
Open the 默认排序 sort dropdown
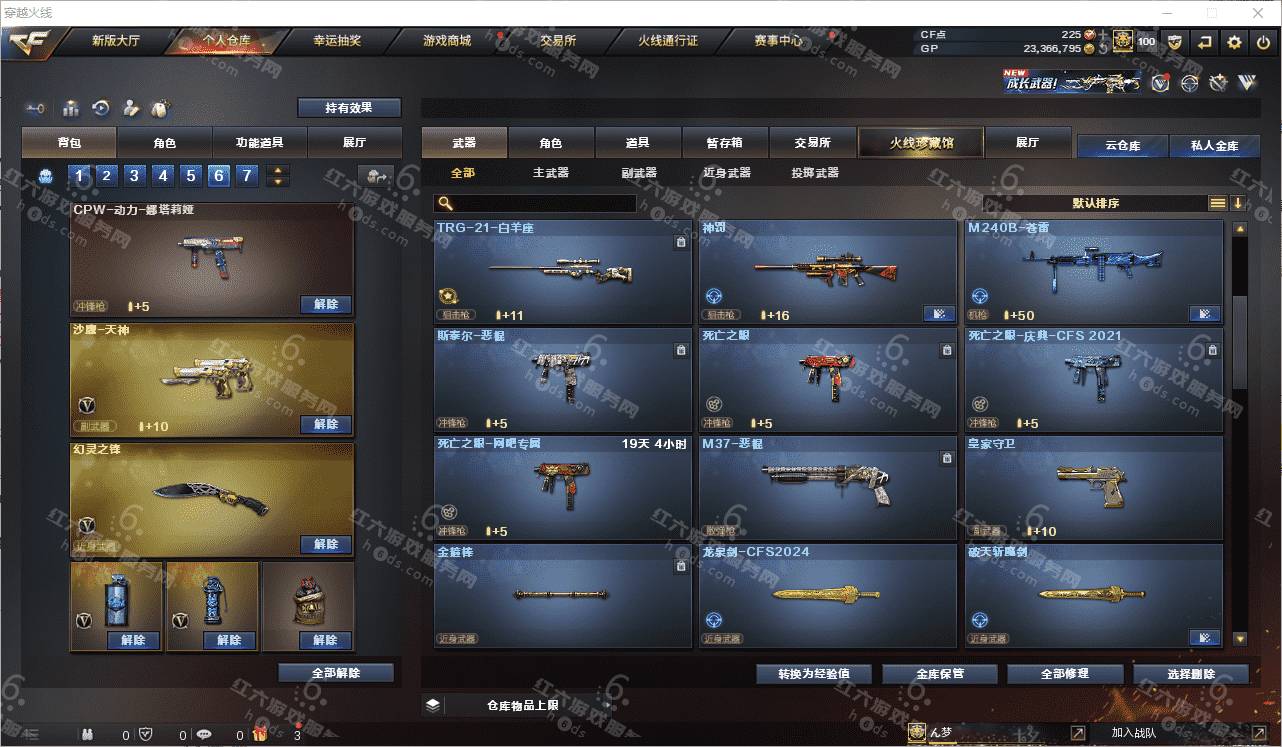click(x=1096, y=203)
